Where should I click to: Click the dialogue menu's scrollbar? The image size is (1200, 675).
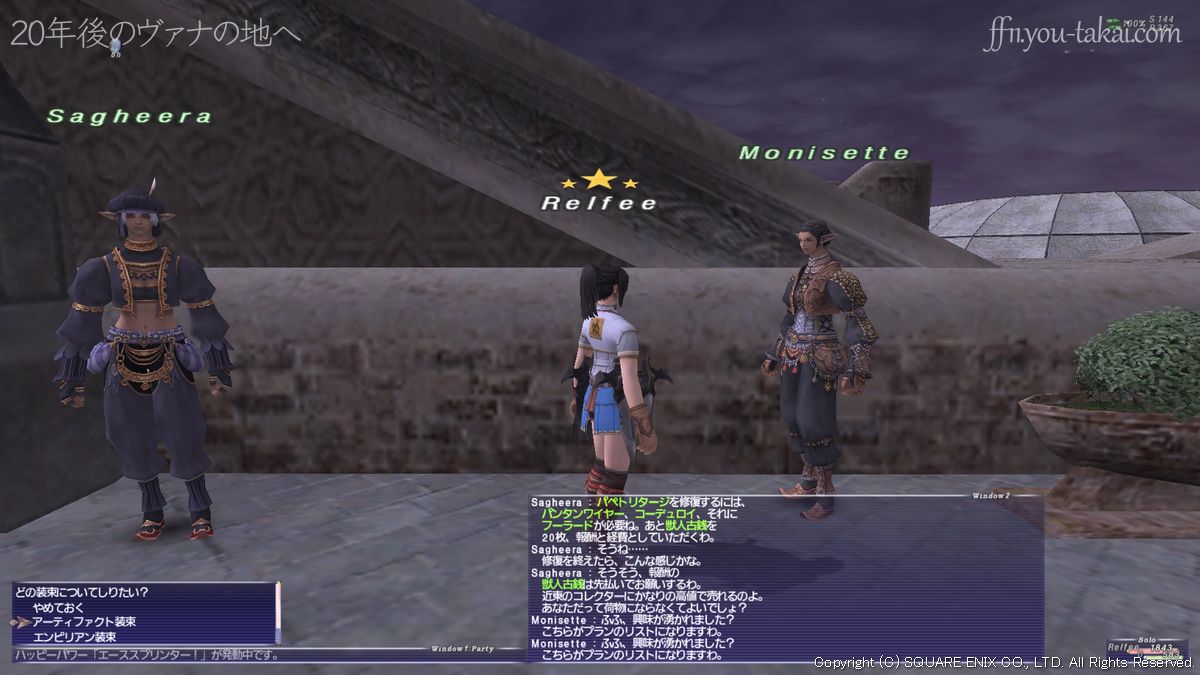click(x=278, y=611)
